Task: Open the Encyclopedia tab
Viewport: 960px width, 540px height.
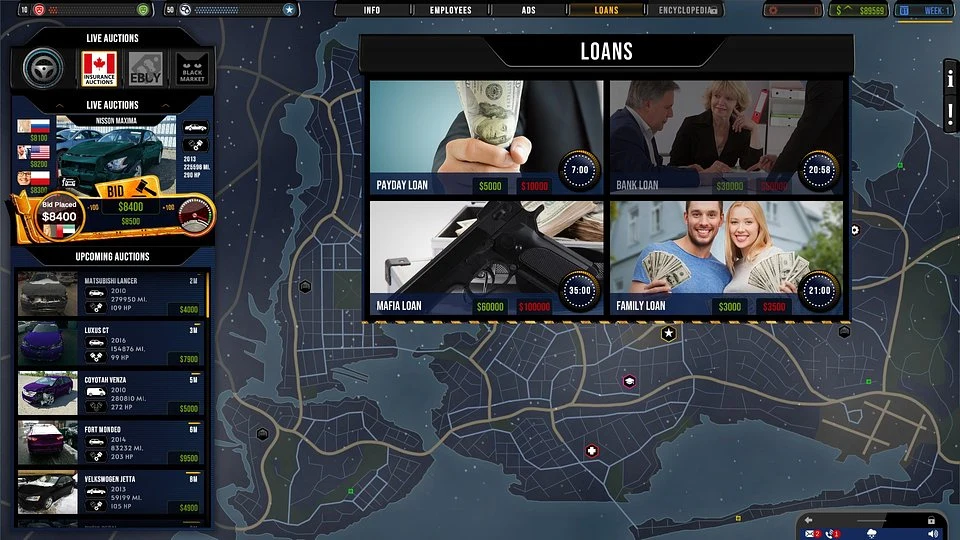Action: pos(688,10)
